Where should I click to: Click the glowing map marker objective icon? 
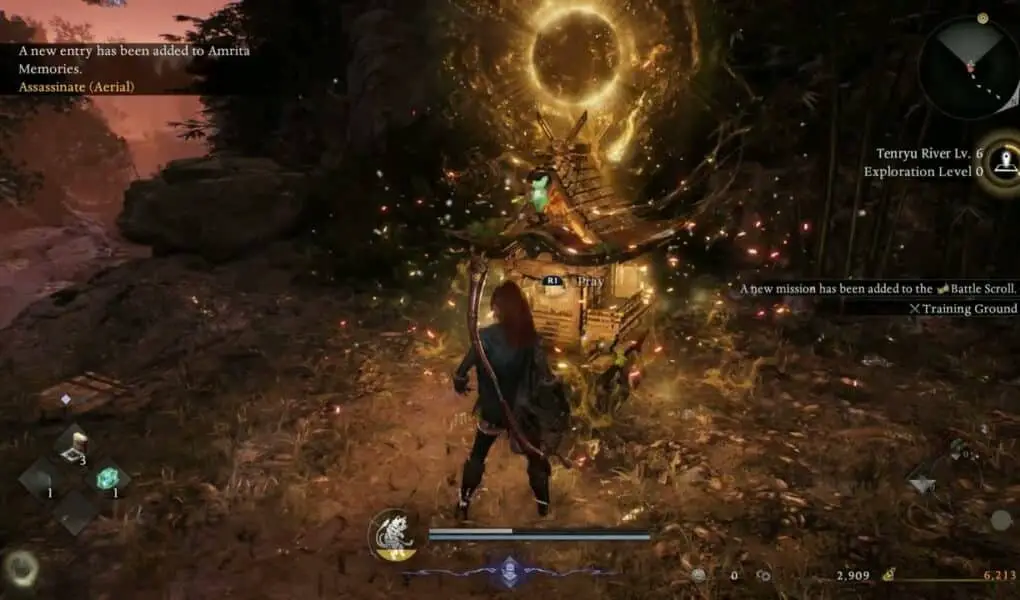1002,157
